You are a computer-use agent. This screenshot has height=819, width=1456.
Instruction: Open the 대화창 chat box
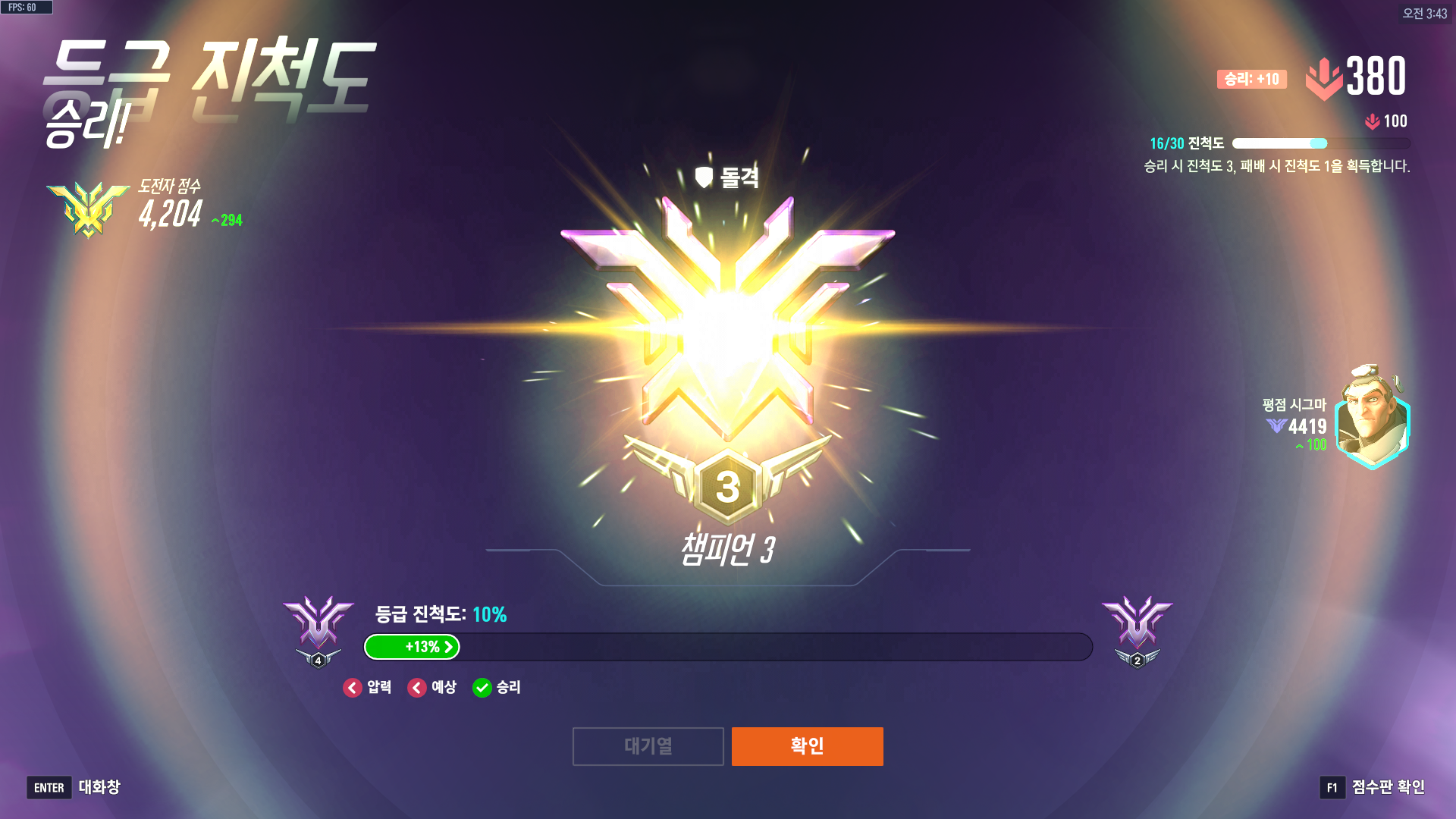74,787
